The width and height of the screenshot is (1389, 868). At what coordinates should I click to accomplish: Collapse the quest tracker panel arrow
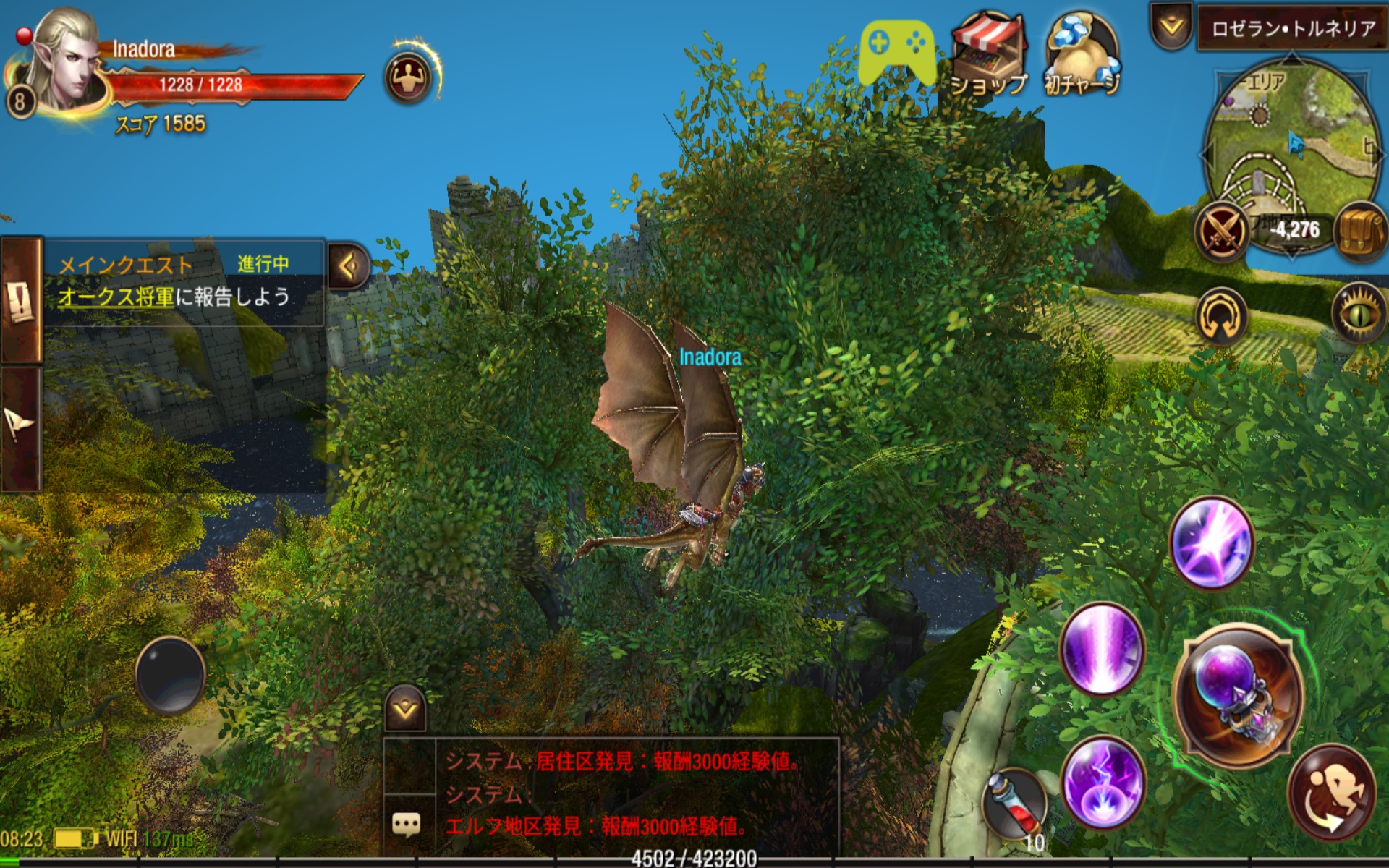[x=349, y=266]
